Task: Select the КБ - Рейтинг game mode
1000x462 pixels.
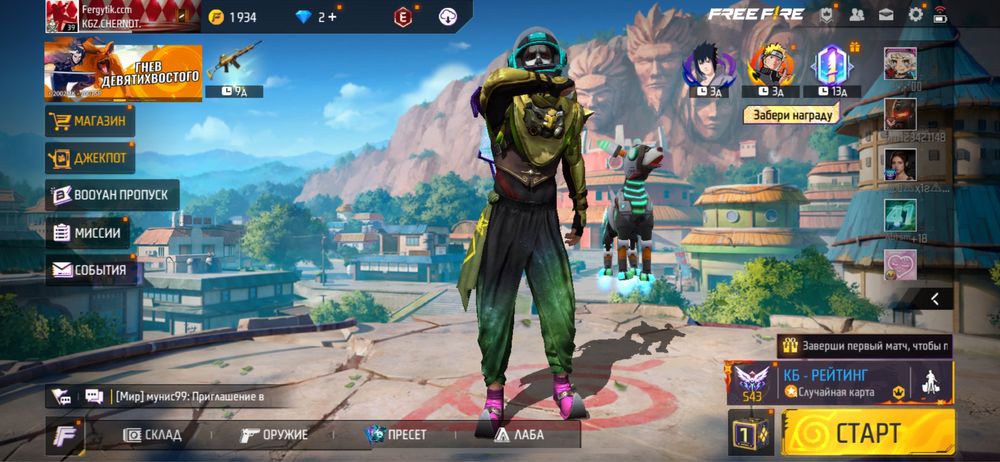Action: coord(840,382)
